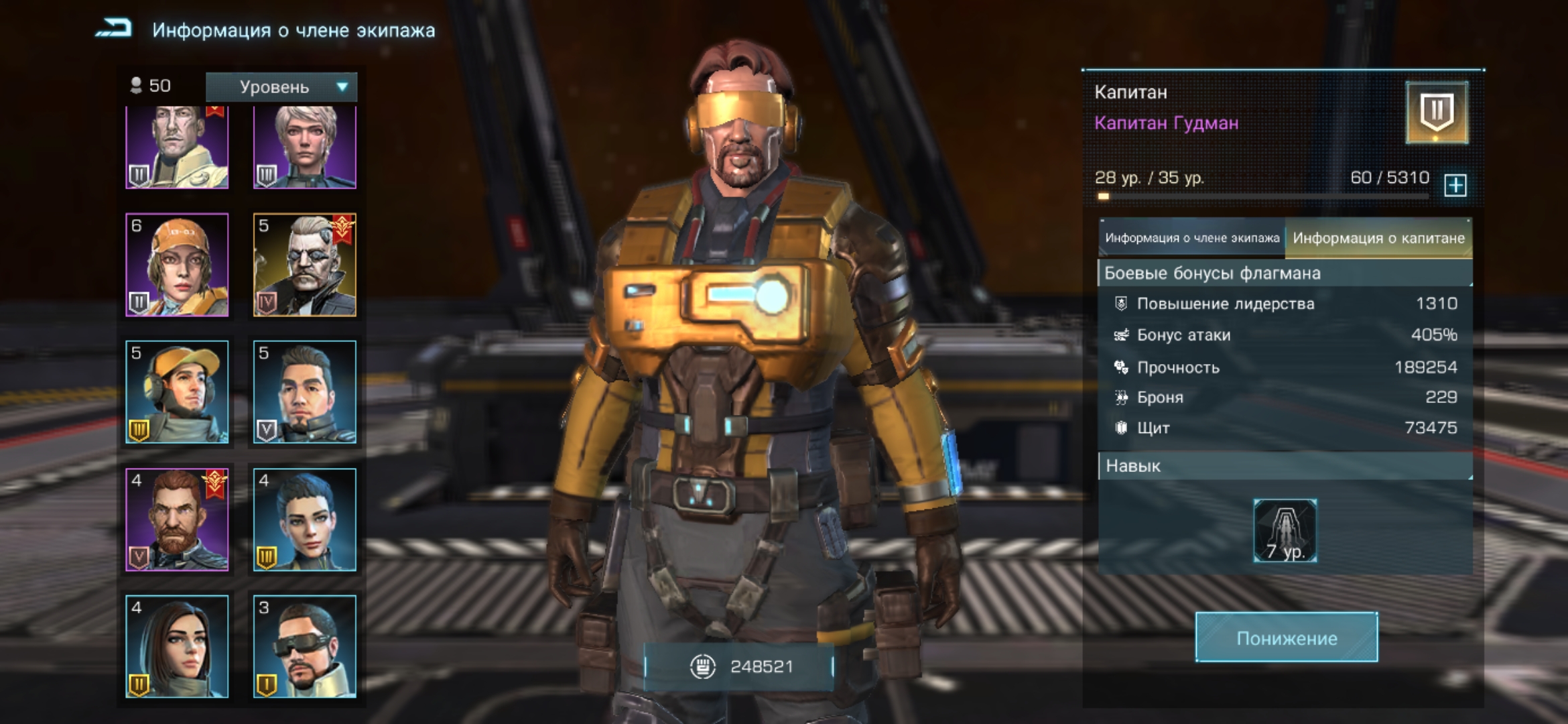Select the blue-haired woman crew portrait

[x=305, y=520]
